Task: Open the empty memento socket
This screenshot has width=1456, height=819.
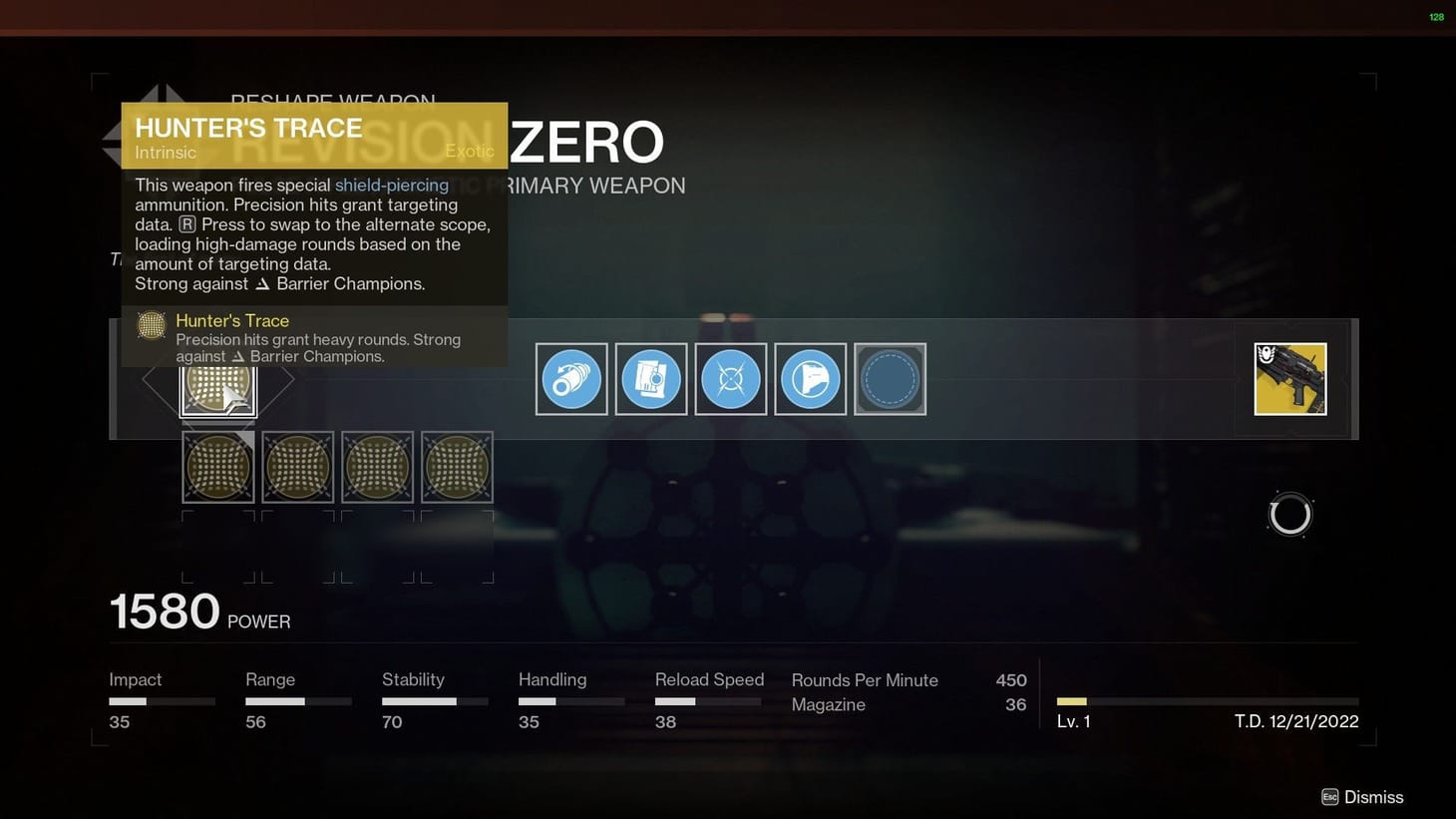Action: tap(890, 379)
